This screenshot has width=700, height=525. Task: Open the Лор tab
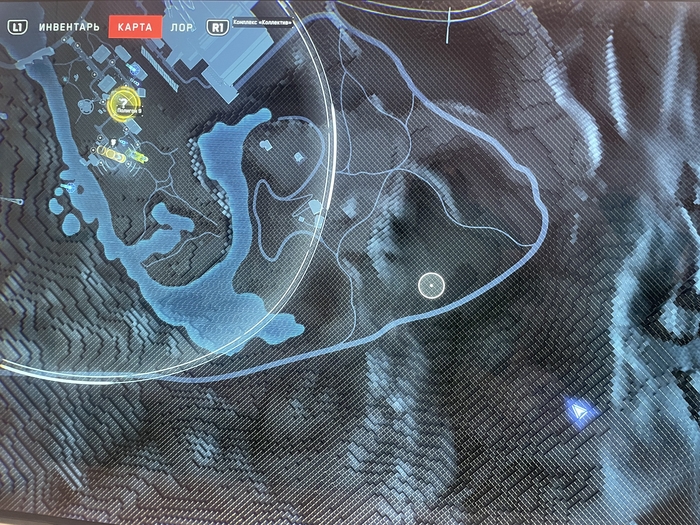coord(182,27)
